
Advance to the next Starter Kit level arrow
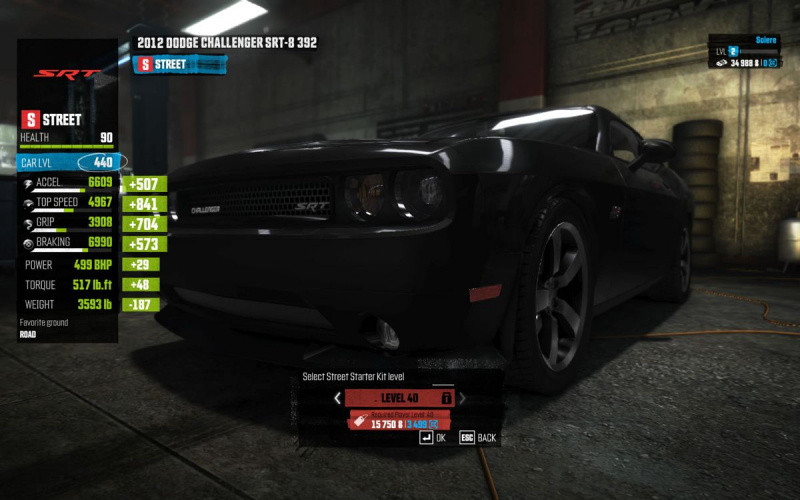462,398
